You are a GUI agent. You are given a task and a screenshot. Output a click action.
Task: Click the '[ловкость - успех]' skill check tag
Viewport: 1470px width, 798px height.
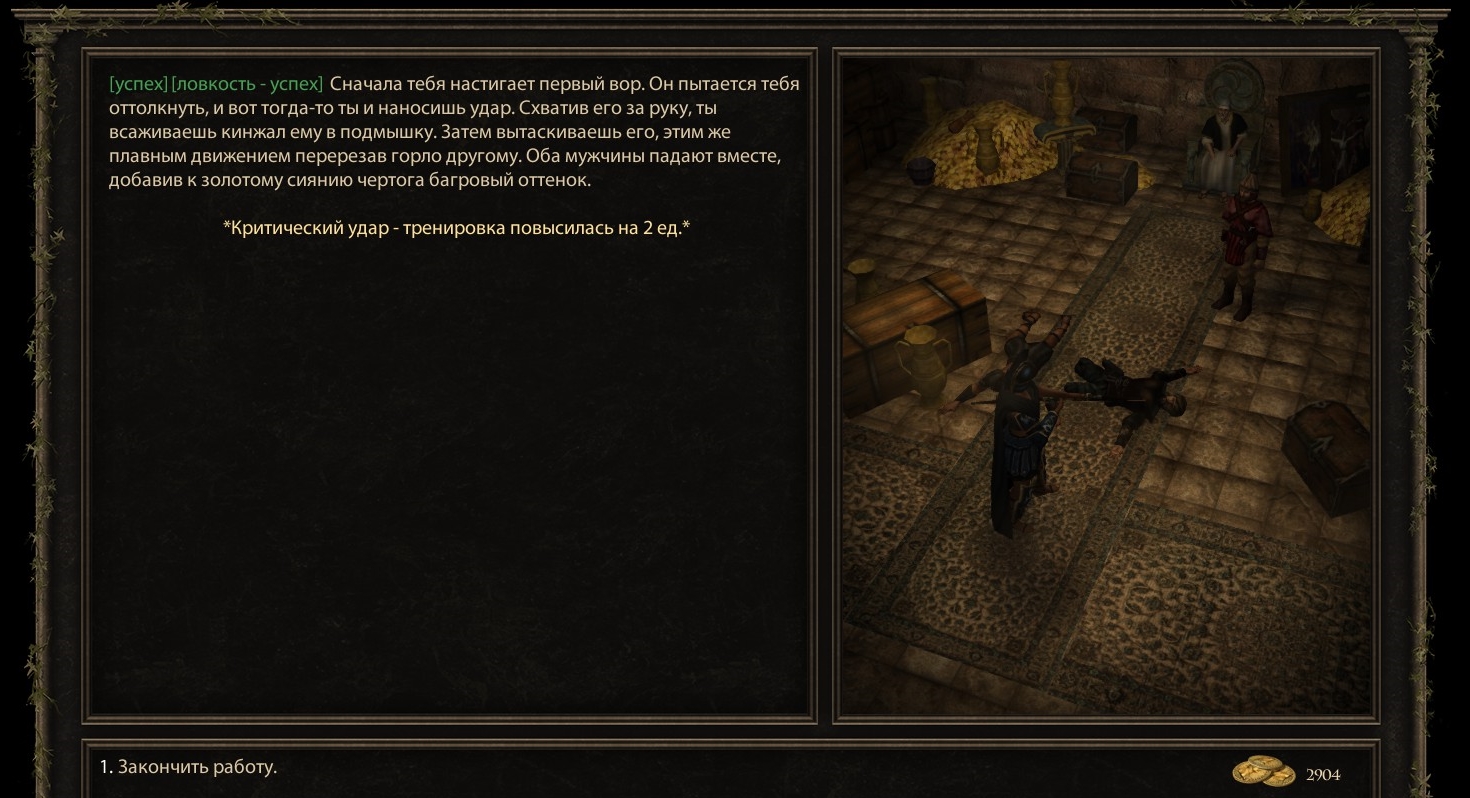tap(247, 83)
